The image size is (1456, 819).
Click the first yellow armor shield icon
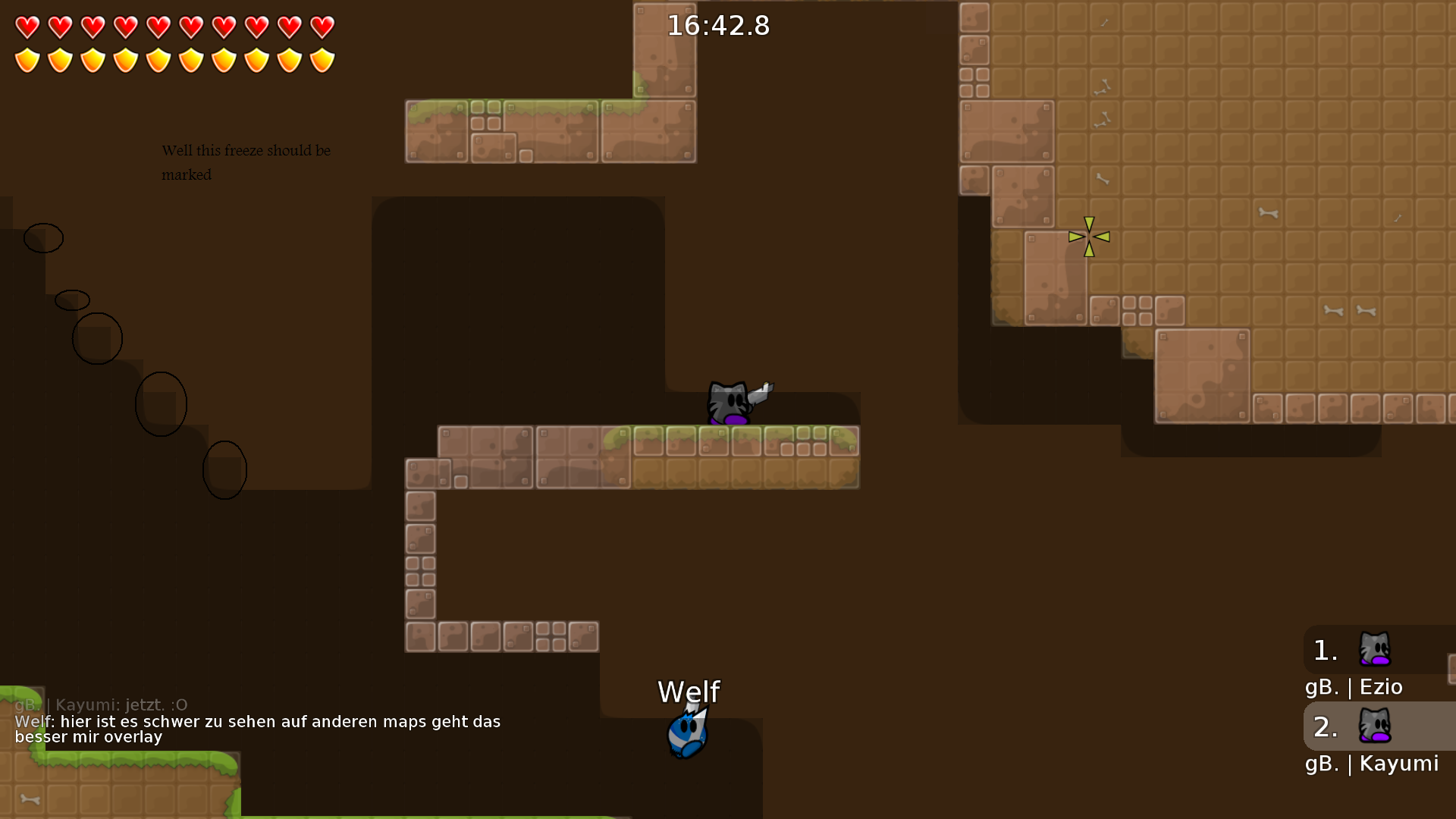pos(27,59)
